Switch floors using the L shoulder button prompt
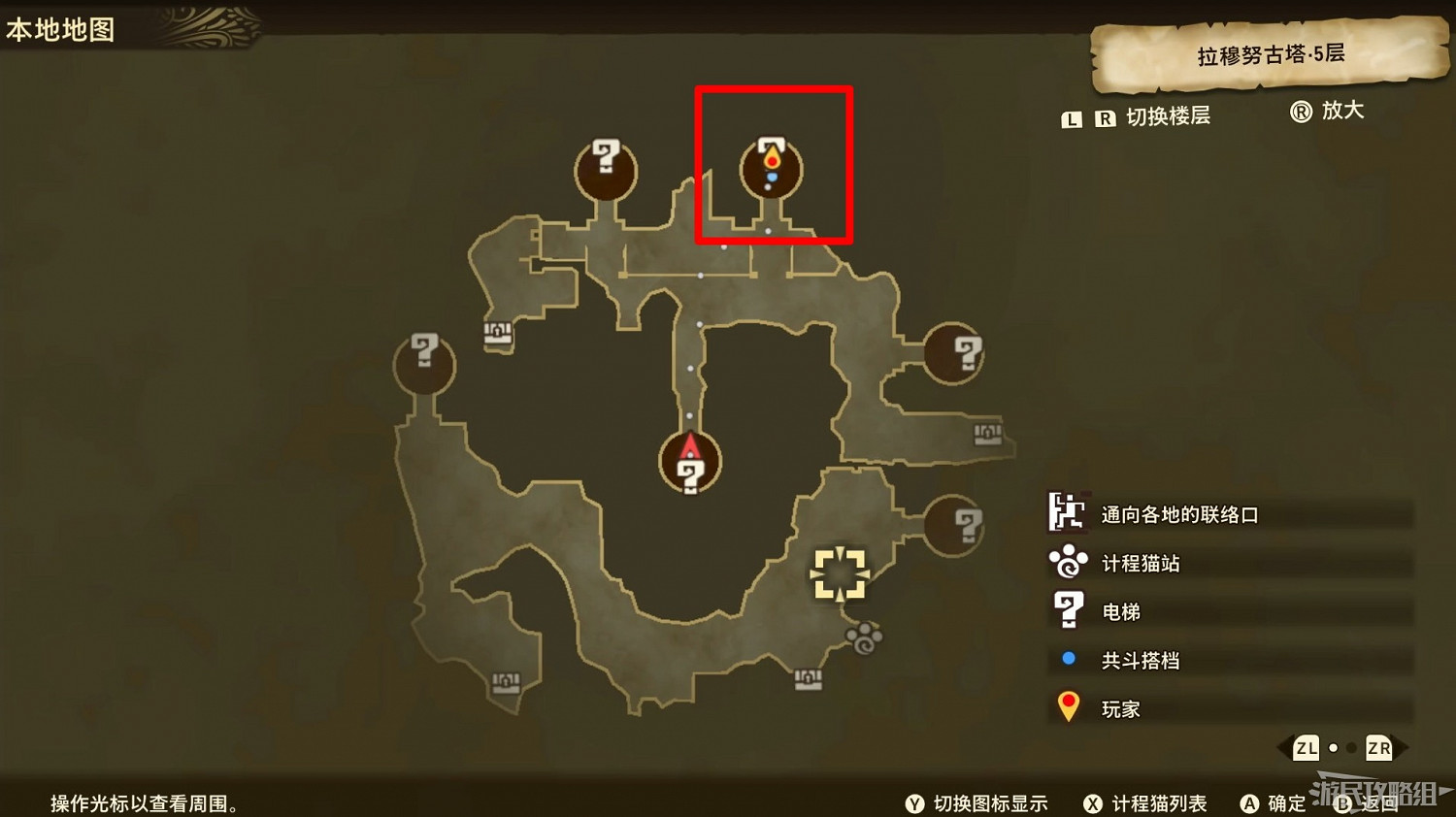The image size is (1456, 817). point(1071,118)
